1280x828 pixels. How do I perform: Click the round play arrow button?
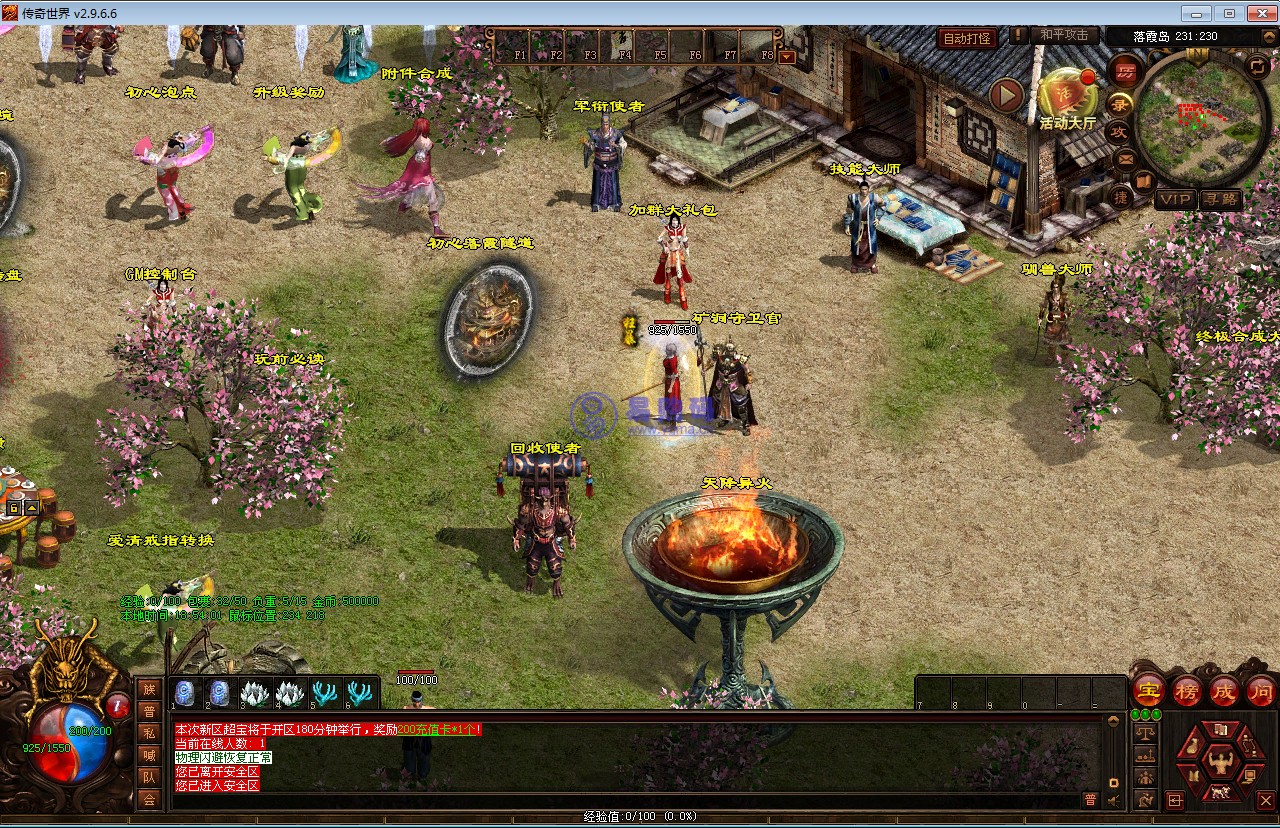click(x=1007, y=96)
